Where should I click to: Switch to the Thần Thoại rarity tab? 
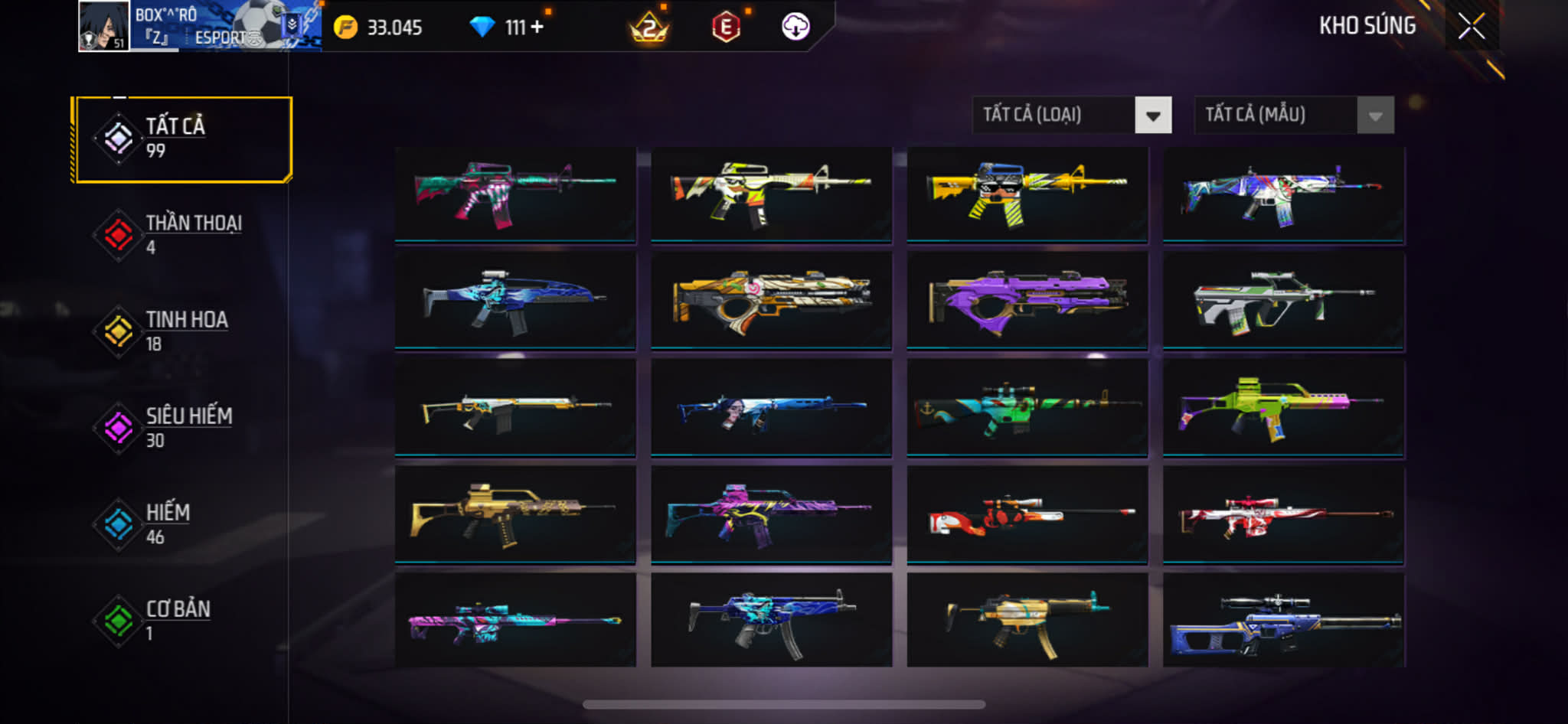(x=182, y=235)
